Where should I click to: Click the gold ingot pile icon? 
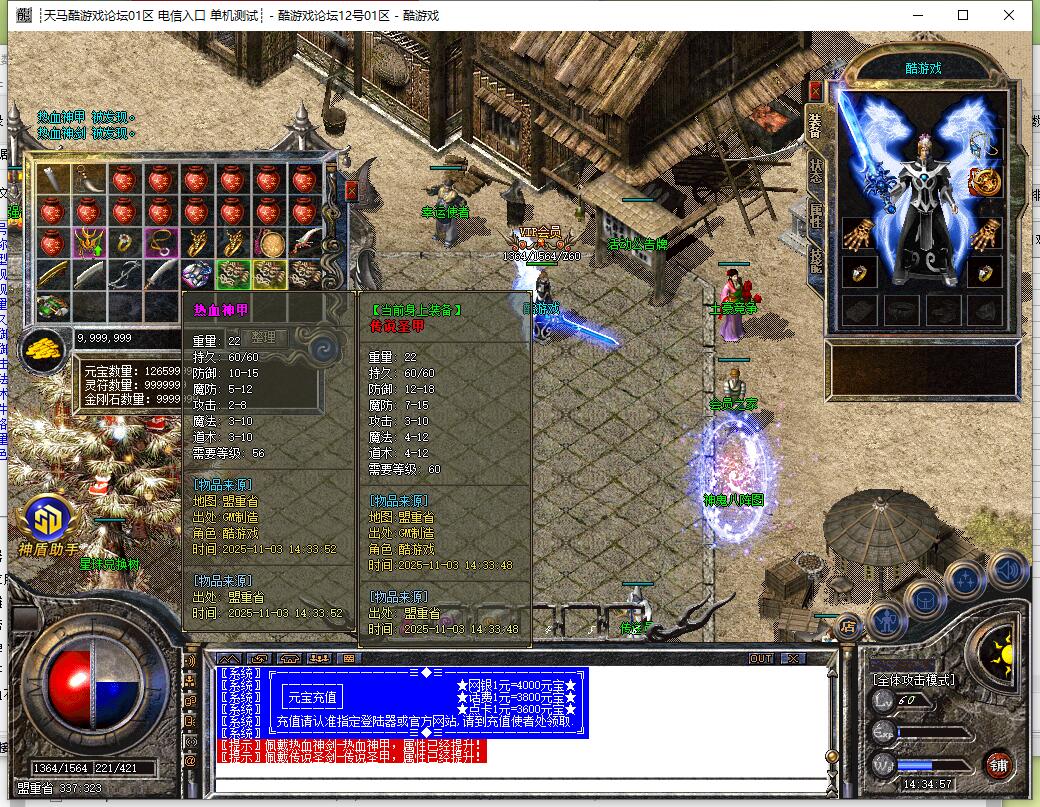point(43,348)
